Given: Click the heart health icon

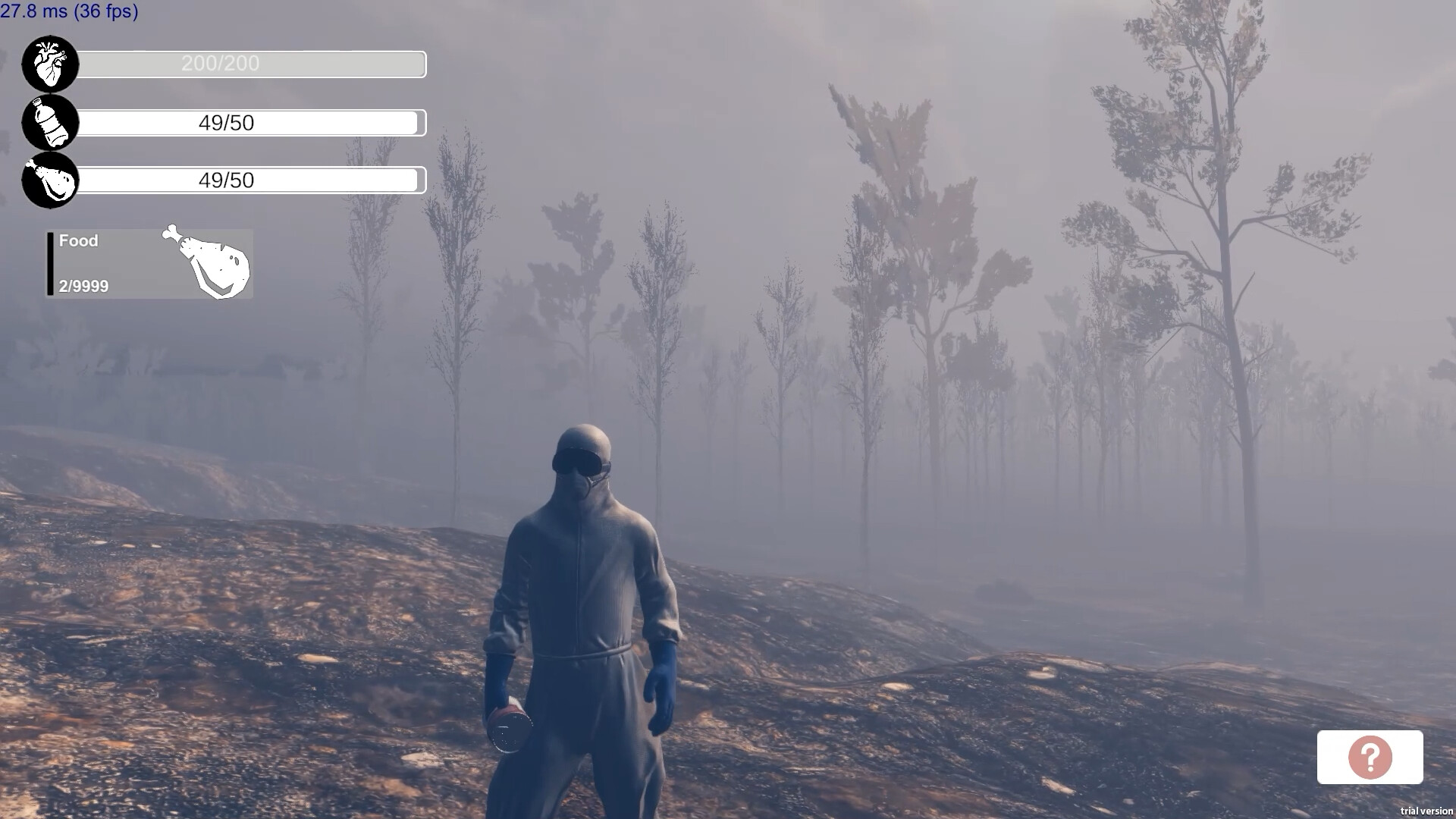Looking at the screenshot, I should click(x=50, y=64).
